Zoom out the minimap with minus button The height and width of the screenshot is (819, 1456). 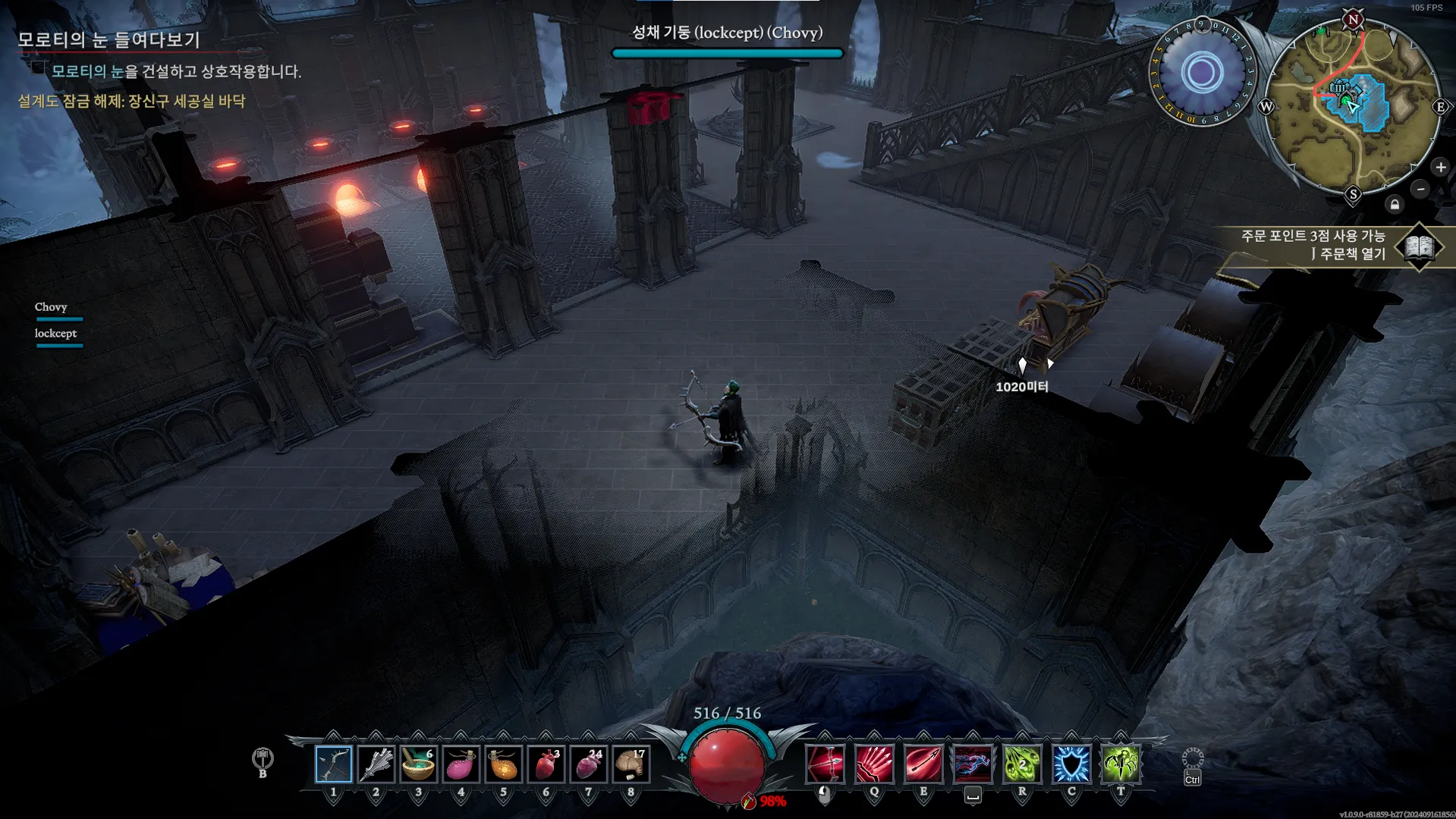[1421, 189]
